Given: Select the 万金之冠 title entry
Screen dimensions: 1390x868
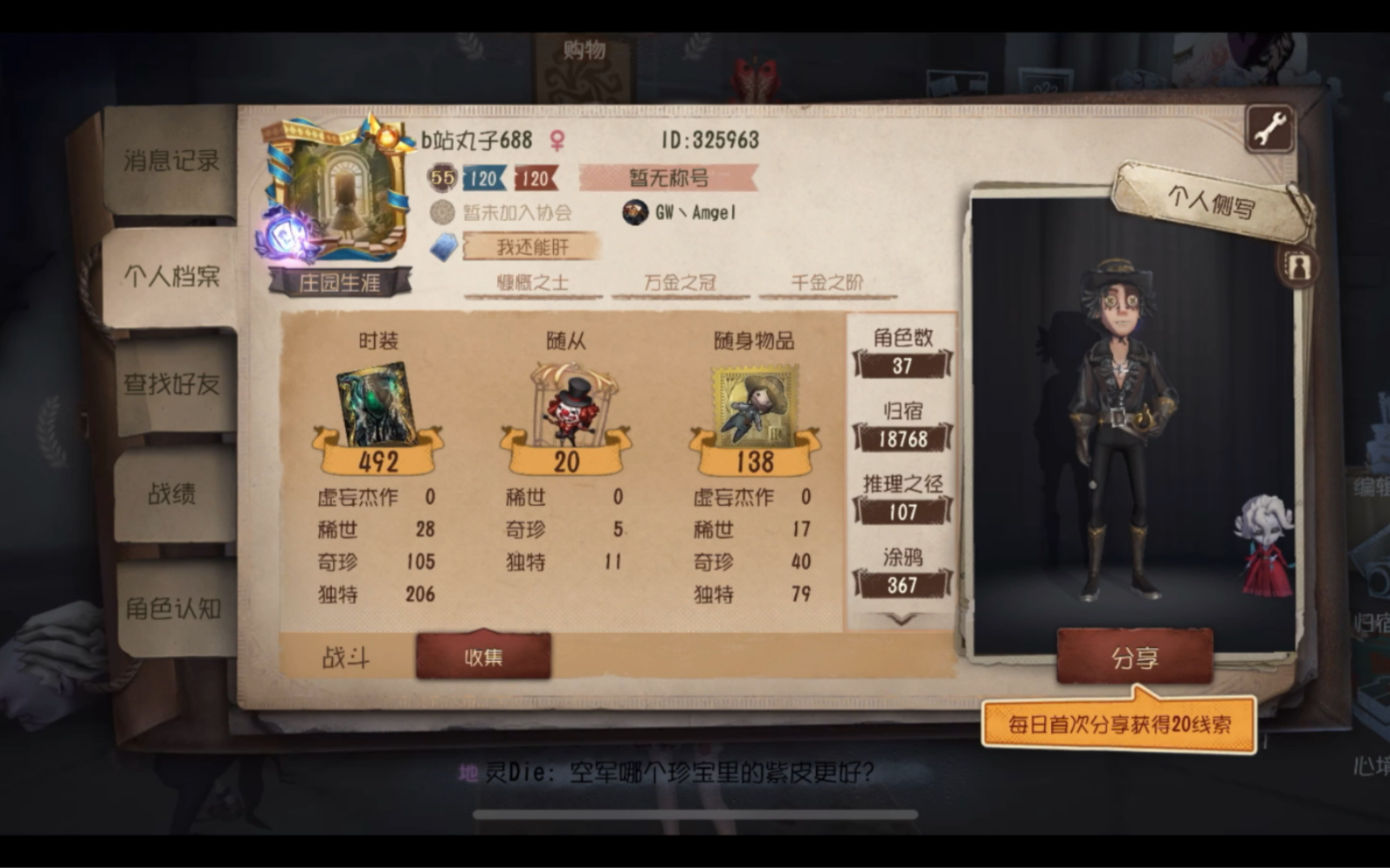Looking at the screenshot, I should pos(680,283).
